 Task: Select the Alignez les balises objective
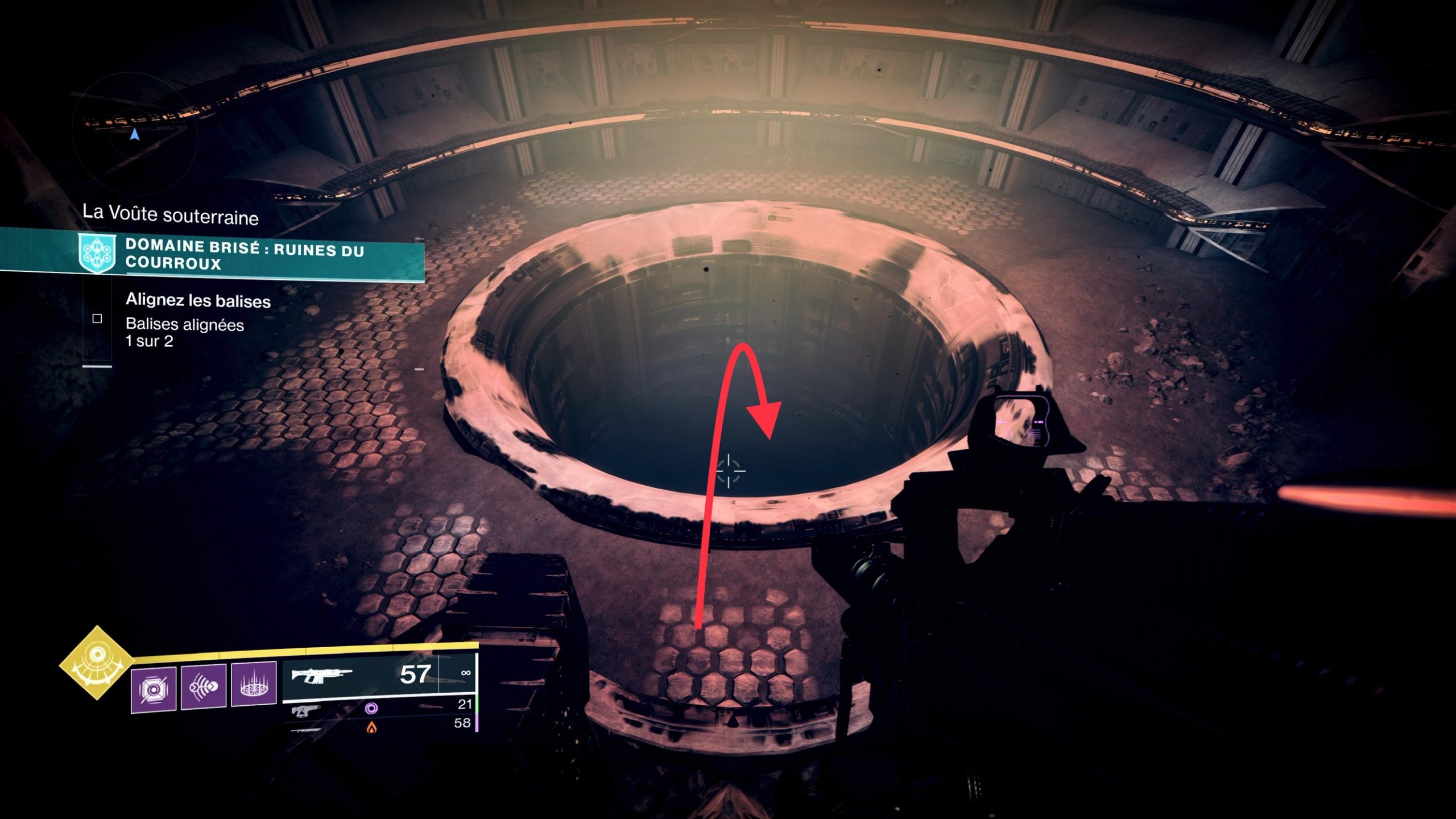tap(198, 300)
